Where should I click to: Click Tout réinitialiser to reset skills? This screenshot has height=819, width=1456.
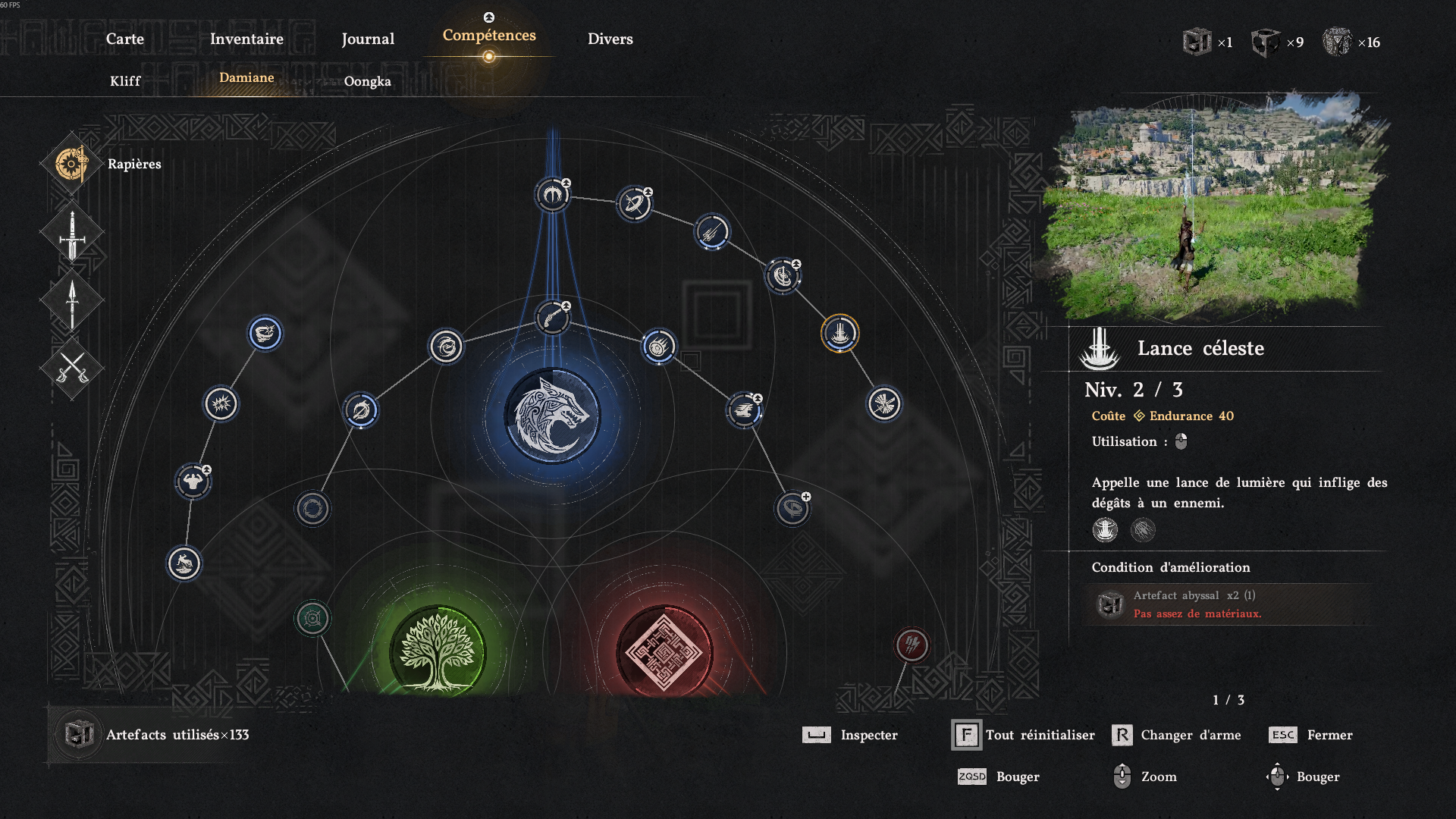1024,735
